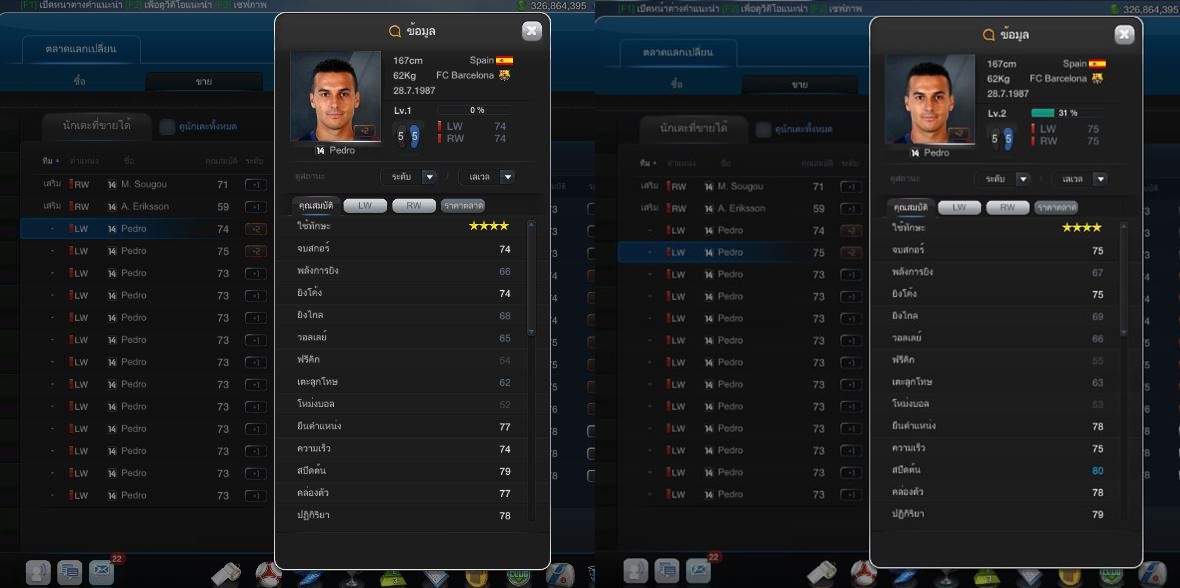The height and width of the screenshot is (588, 1180).
Task: Open the RW tab in Lv.2 Pedro popup
Action: 1007,207
